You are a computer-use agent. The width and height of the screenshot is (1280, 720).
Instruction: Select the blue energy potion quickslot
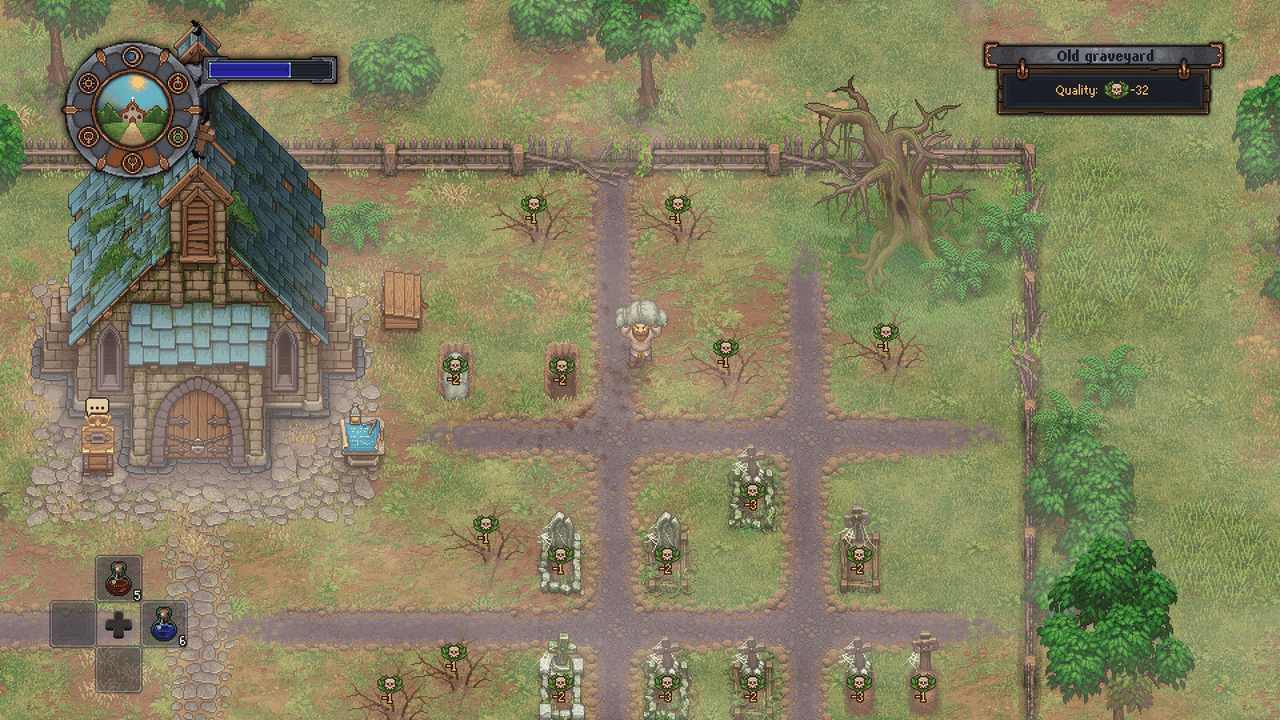[162, 626]
